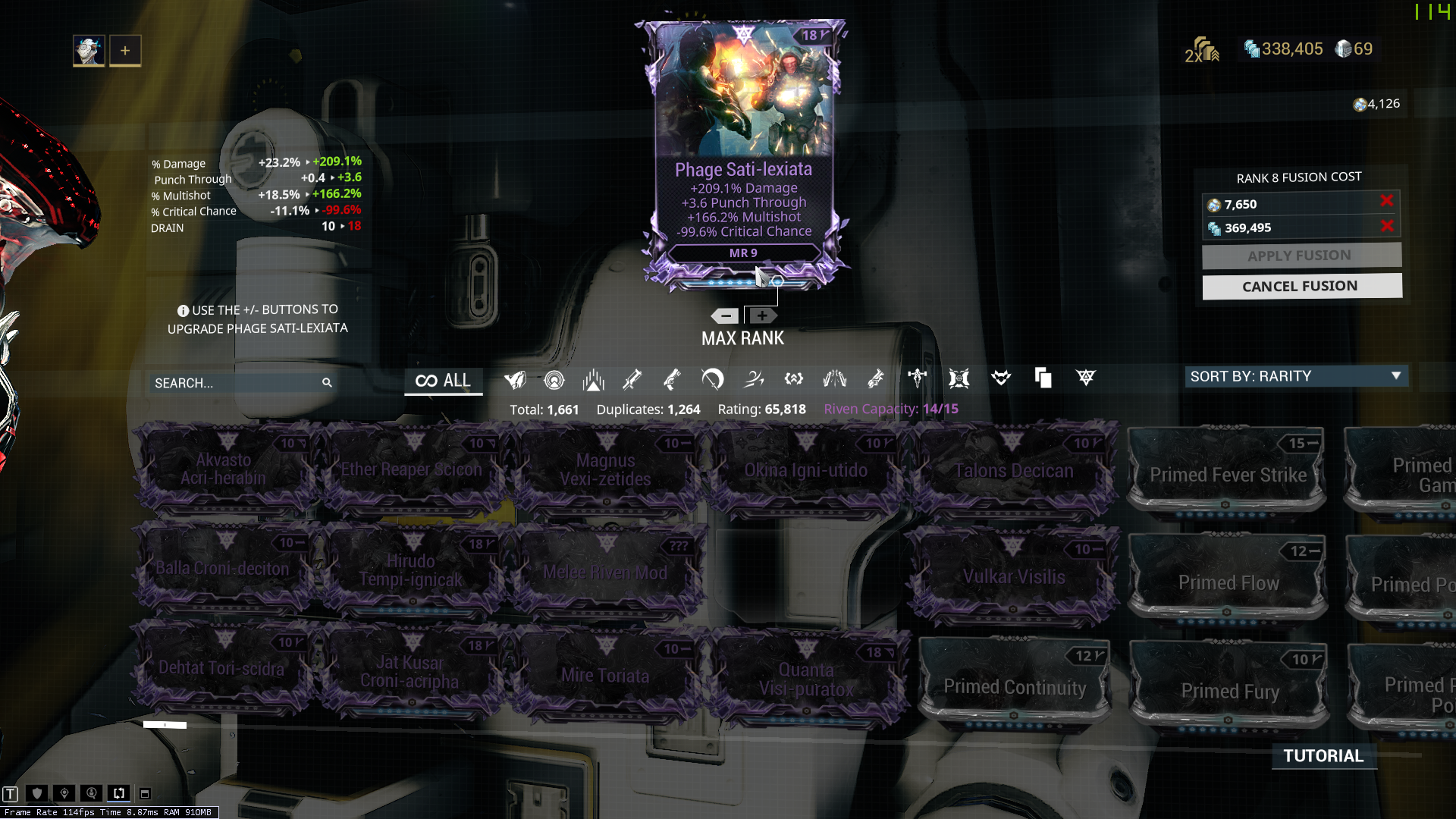Apply the rank 8 fusion
1456x819 pixels.
coord(1301,256)
